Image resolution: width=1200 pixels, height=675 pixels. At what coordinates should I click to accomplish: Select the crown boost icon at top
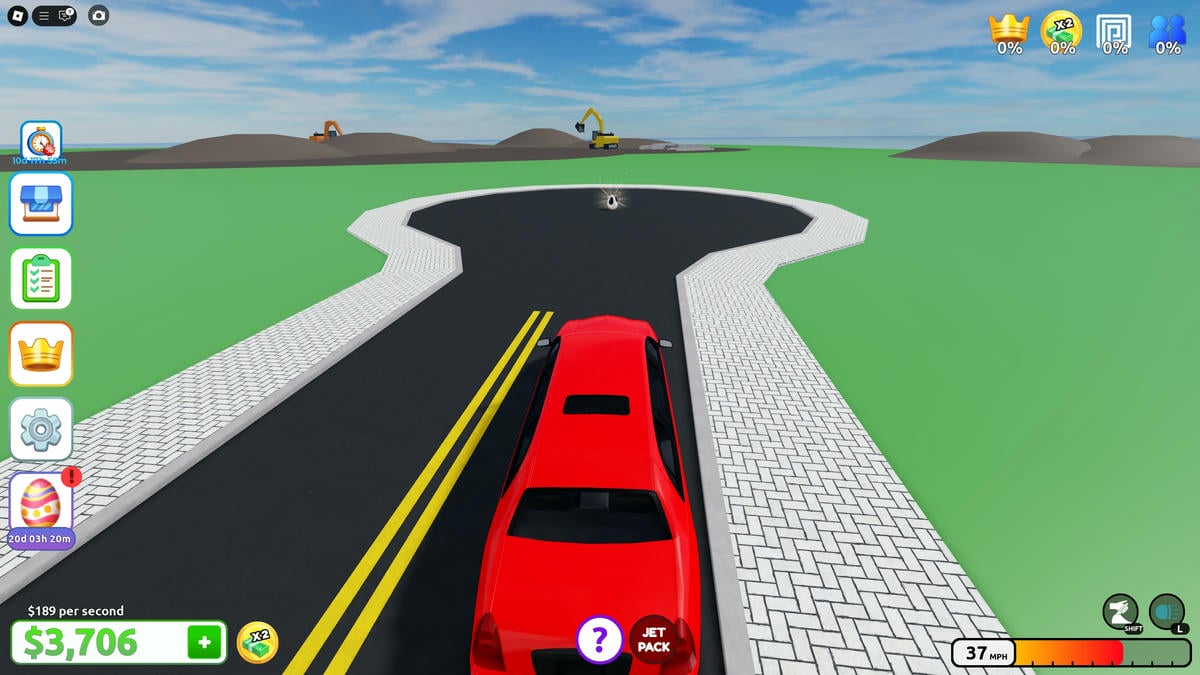(1009, 31)
